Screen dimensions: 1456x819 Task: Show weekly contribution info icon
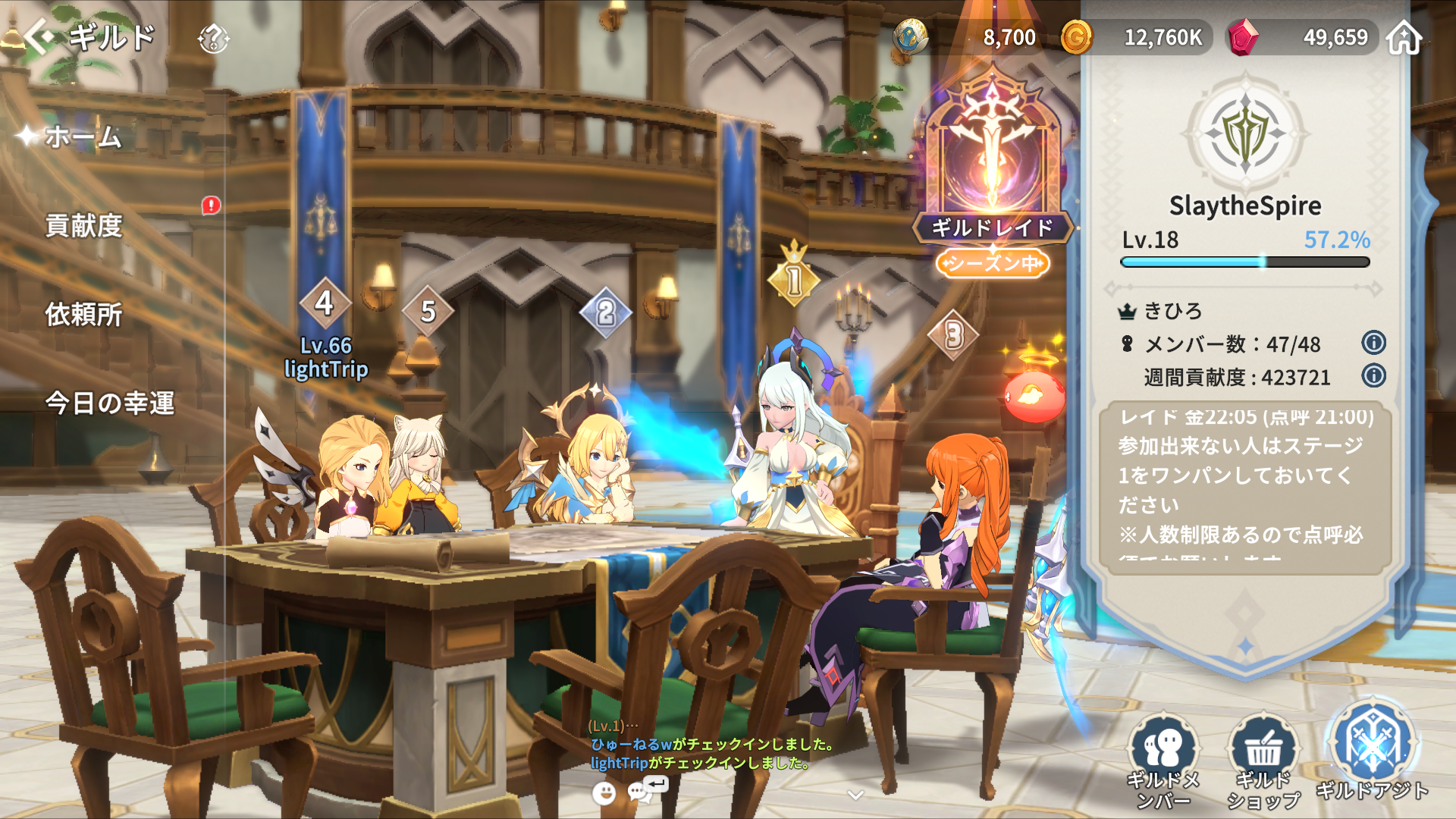coord(1373,375)
